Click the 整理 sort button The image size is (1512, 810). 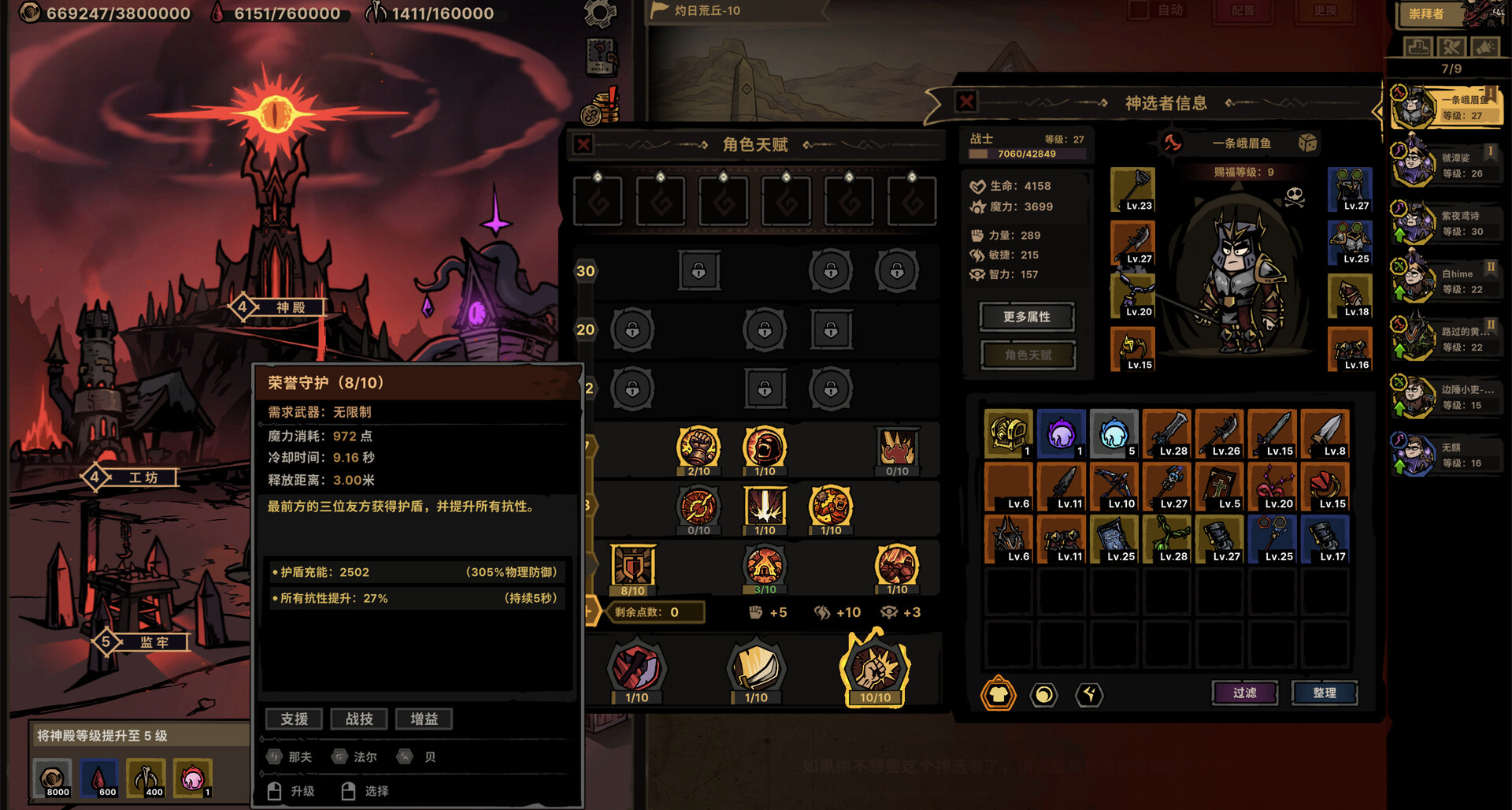[x=1325, y=693]
